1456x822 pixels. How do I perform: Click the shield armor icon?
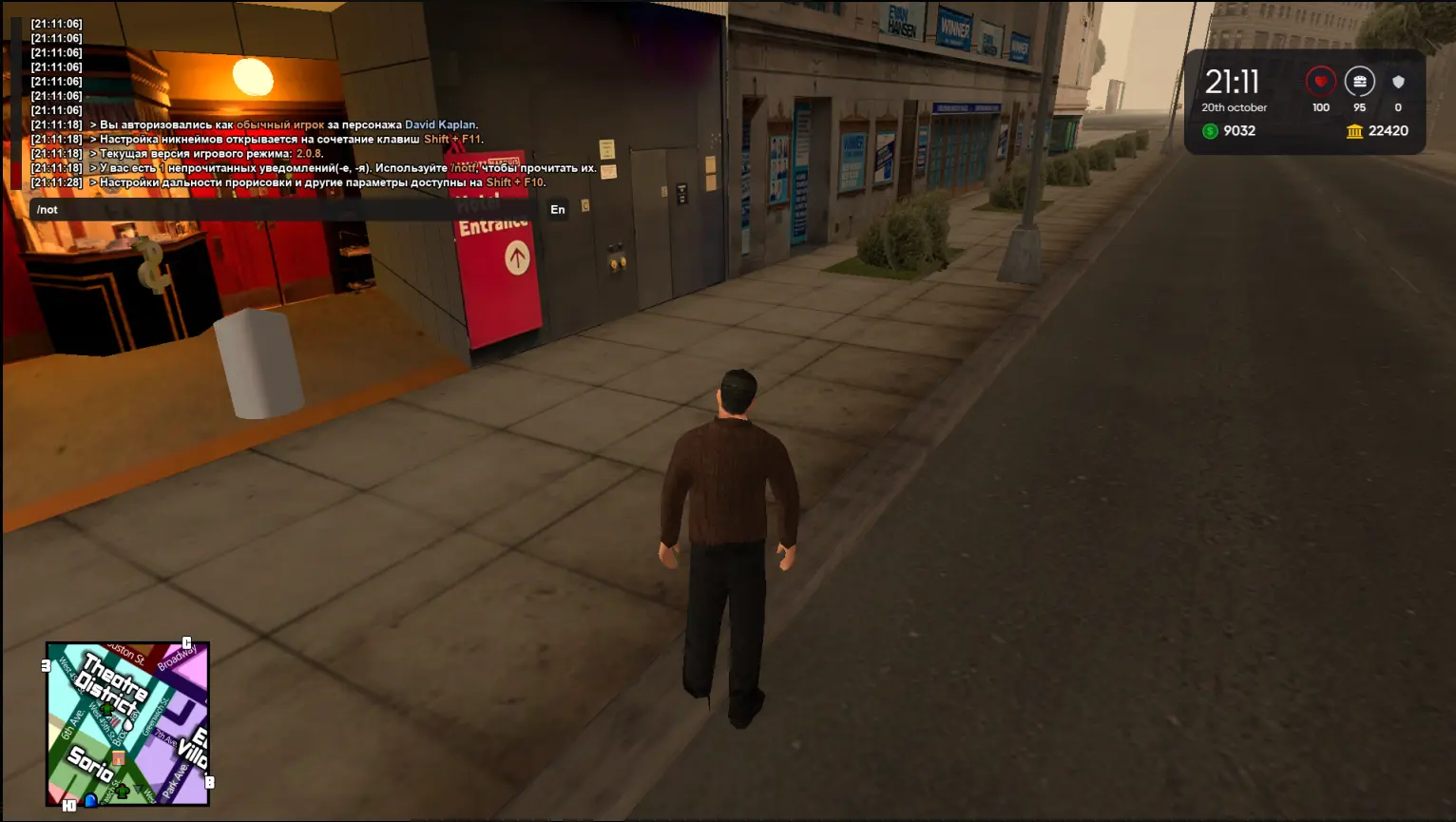point(1398,82)
